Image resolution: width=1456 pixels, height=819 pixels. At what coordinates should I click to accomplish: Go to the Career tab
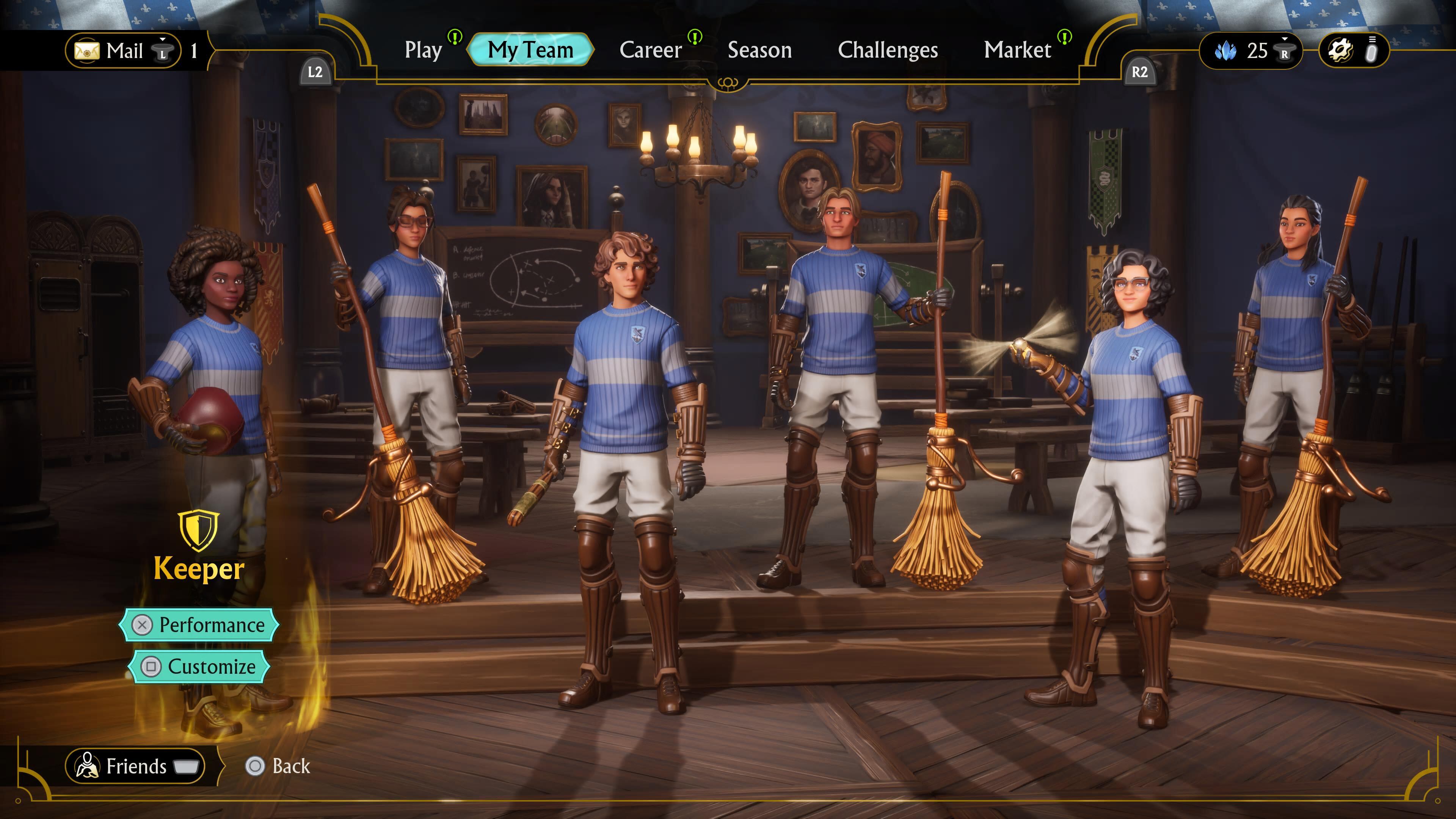(651, 50)
